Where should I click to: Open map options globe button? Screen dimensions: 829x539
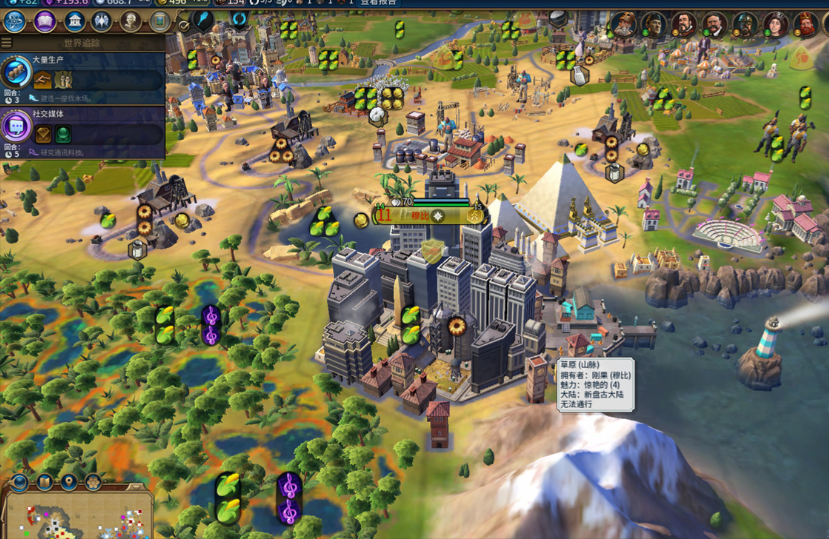tap(18, 483)
